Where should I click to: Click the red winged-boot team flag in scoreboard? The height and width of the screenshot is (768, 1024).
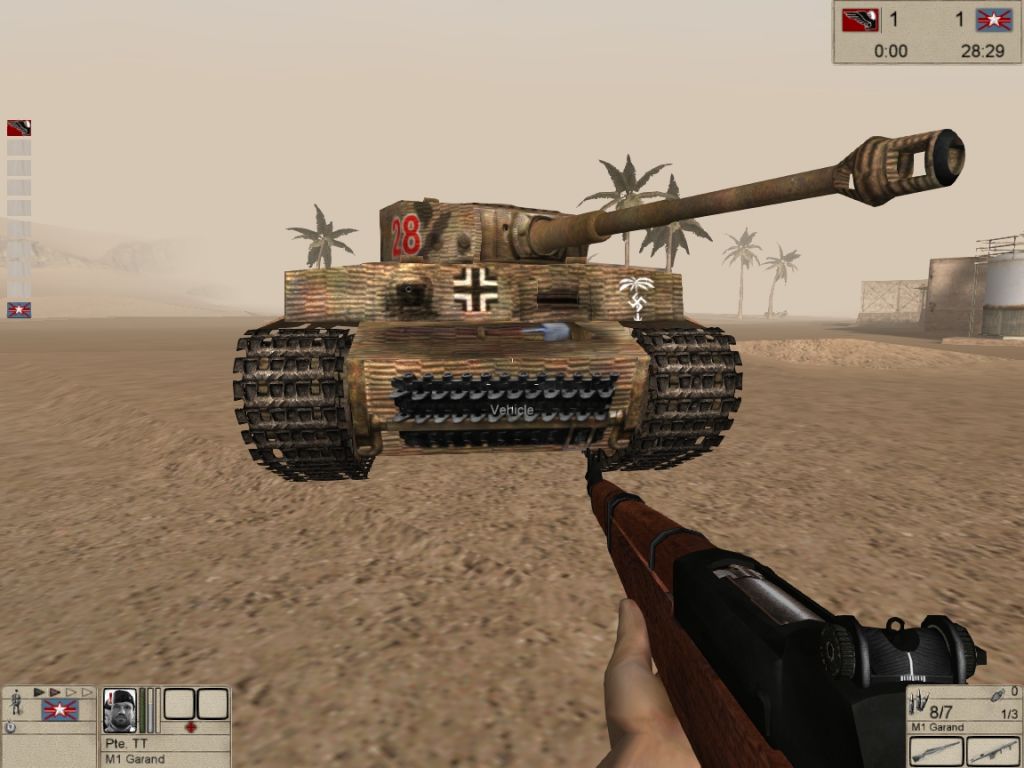(860, 19)
